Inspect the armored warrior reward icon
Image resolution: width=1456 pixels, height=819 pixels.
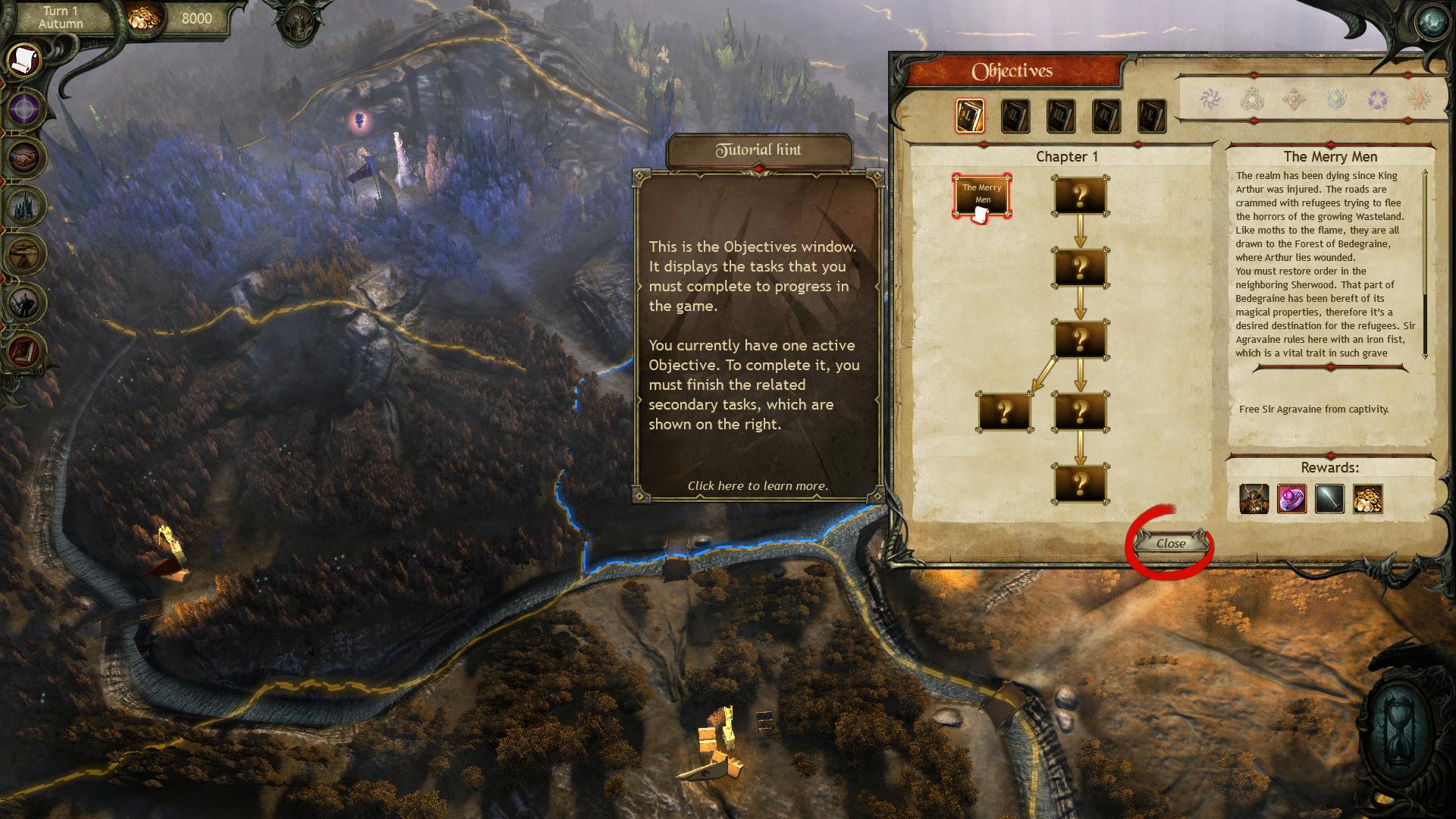[1254, 499]
